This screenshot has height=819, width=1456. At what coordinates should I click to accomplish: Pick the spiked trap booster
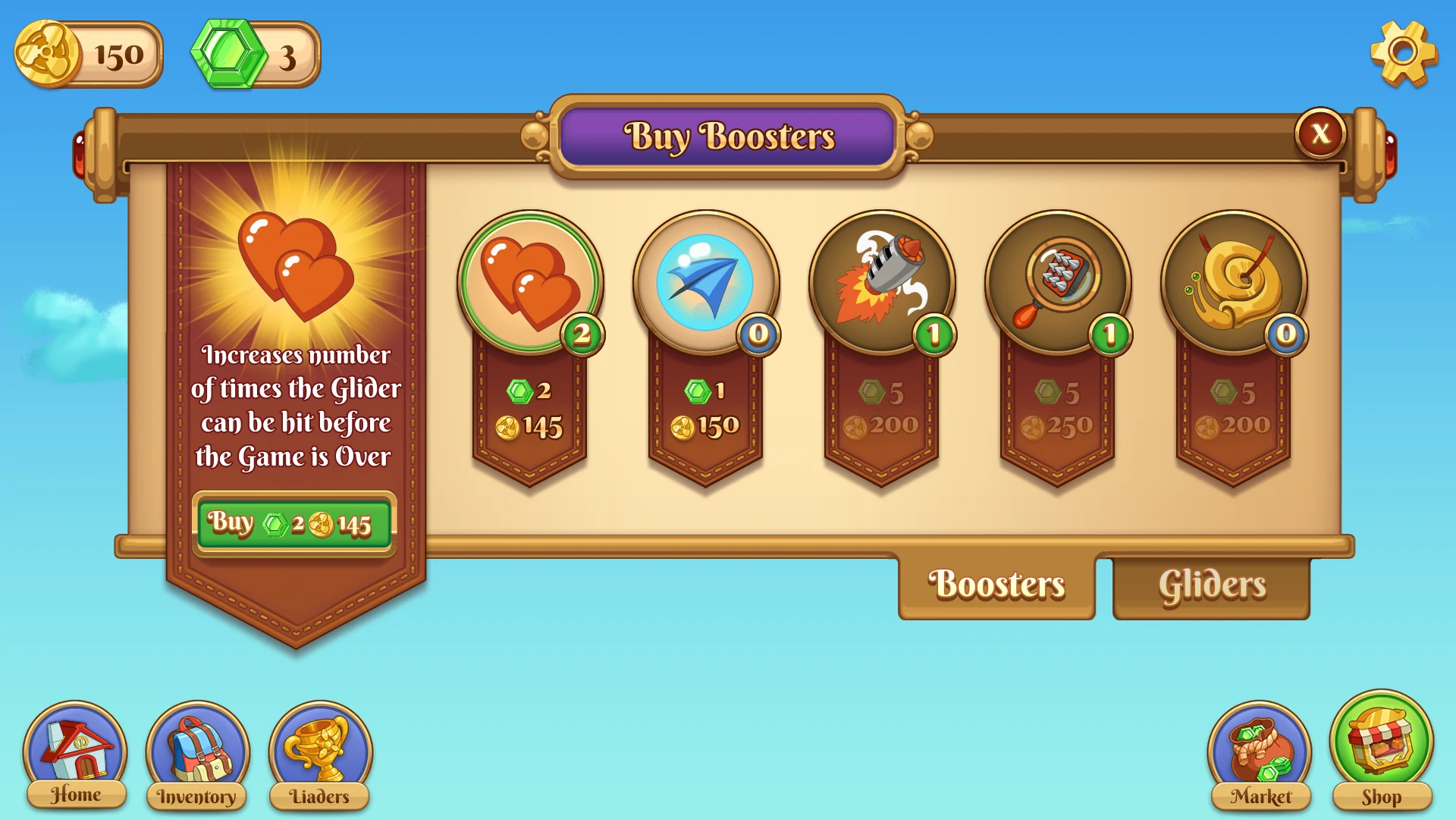(x=1057, y=282)
